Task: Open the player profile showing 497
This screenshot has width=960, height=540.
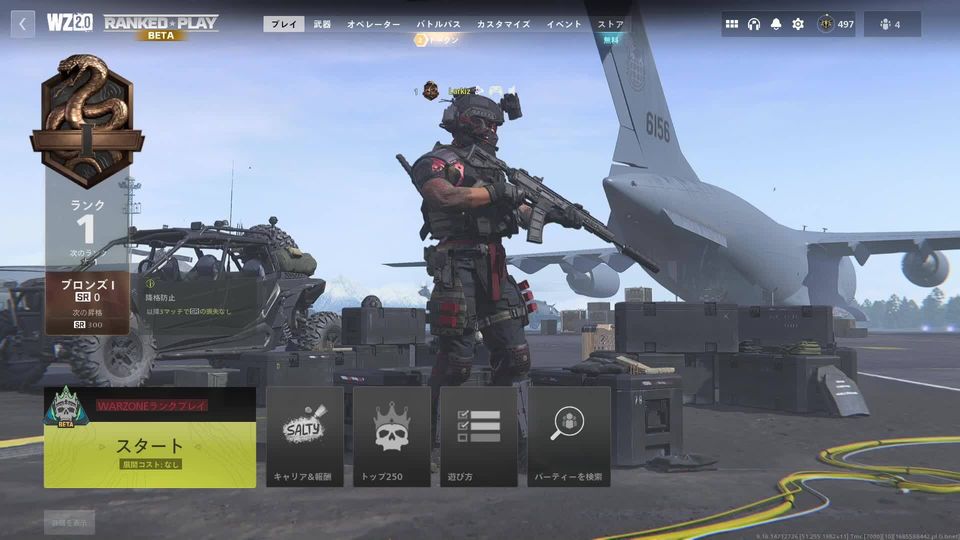Action: [x=836, y=24]
